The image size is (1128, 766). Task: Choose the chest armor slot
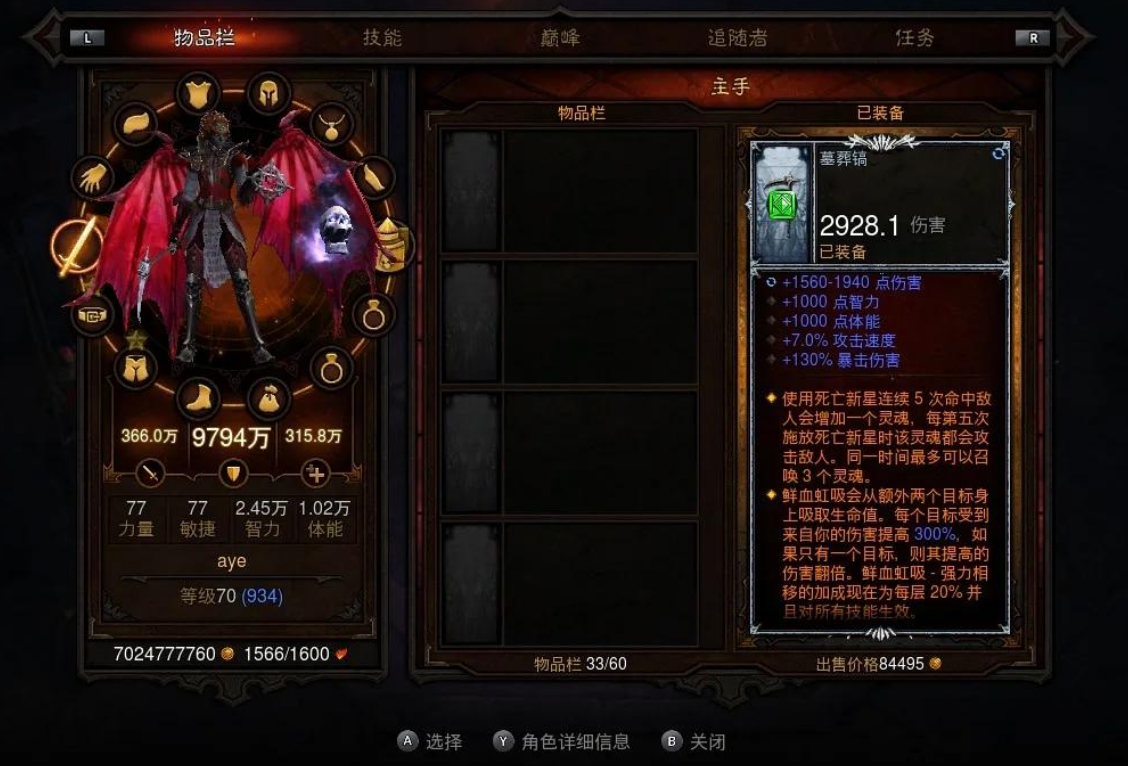coord(198,93)
